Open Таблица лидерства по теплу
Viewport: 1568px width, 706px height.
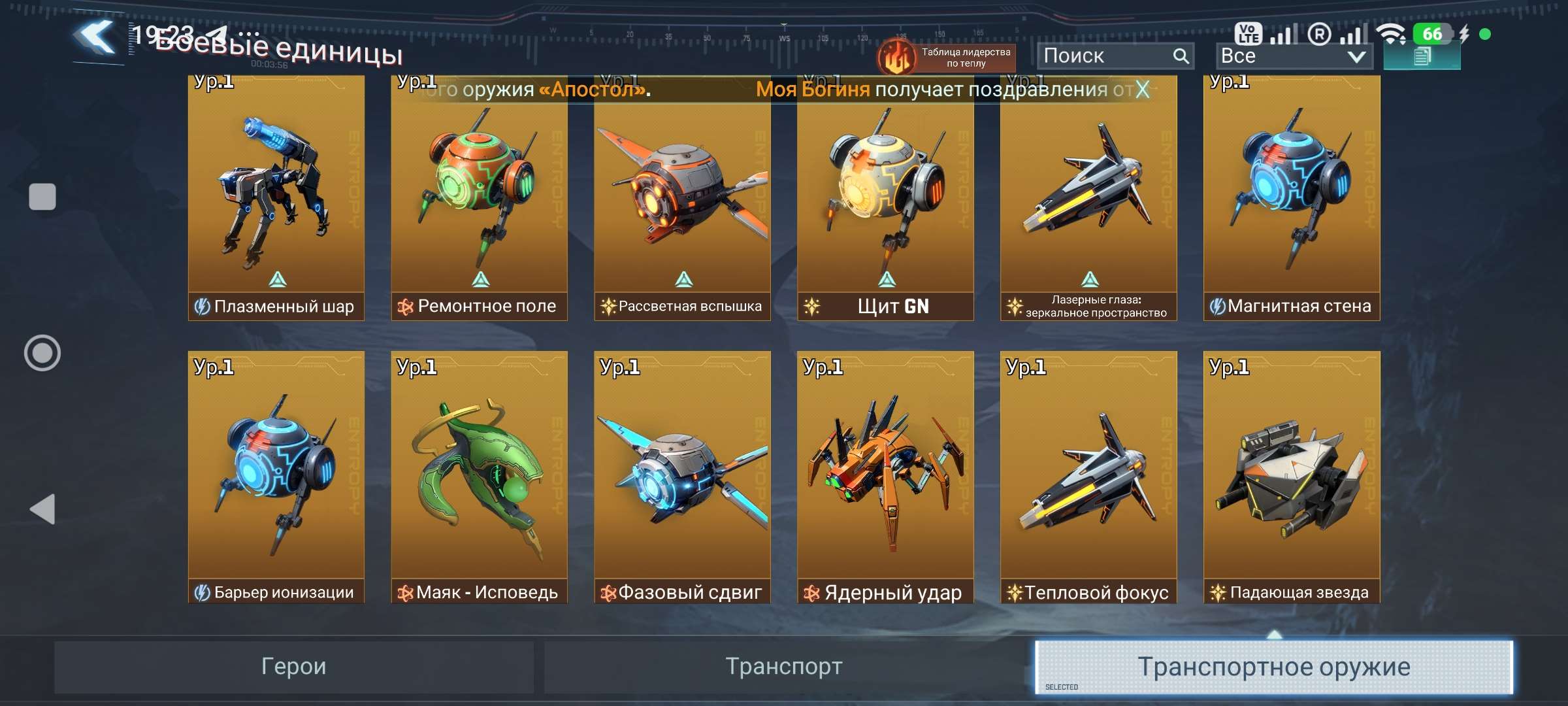click(x=960, y=56)
